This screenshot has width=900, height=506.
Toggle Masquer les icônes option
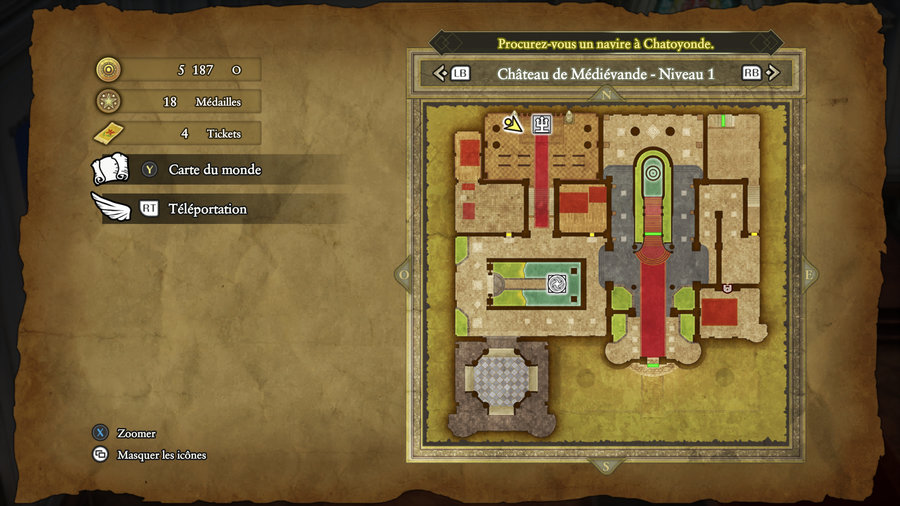(x=160, y=455)
